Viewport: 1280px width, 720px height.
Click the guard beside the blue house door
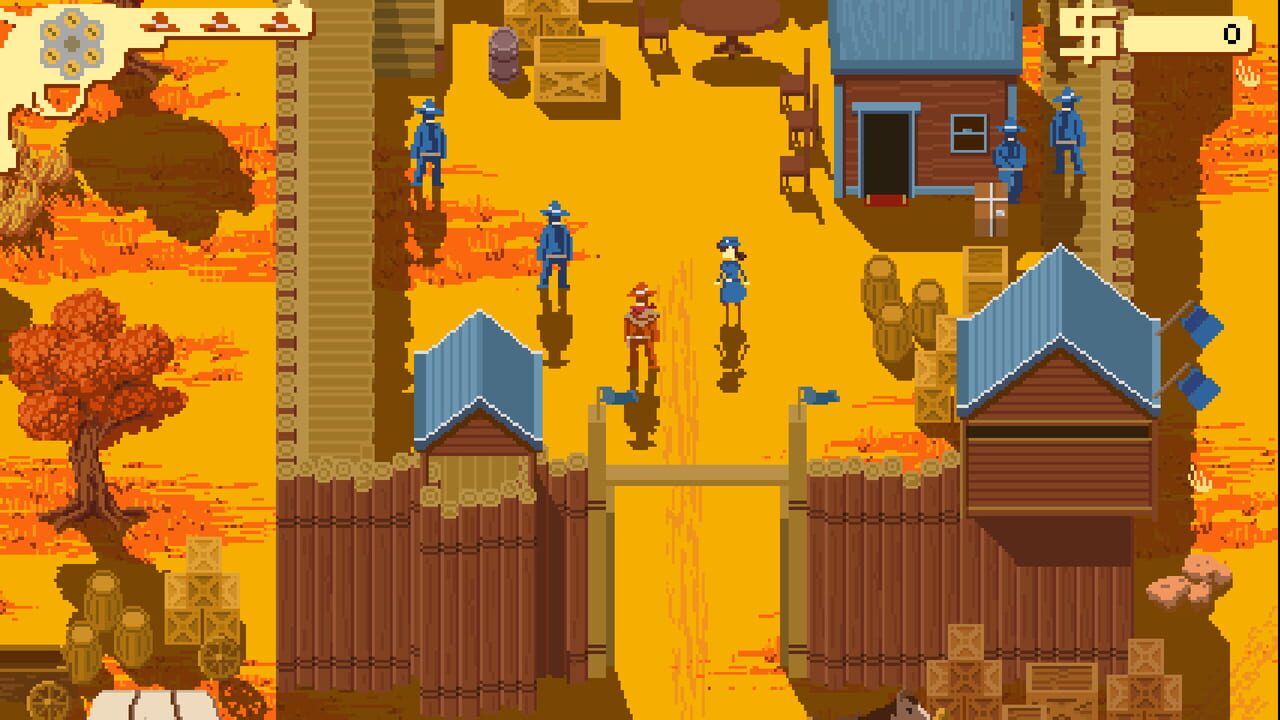click(x=1009, y=150)
